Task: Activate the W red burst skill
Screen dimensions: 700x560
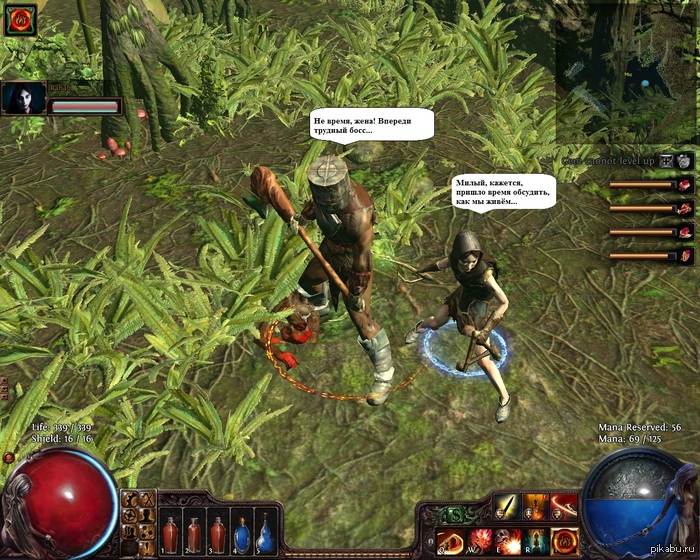Action: pyautogui.click(x=480, y=541)
